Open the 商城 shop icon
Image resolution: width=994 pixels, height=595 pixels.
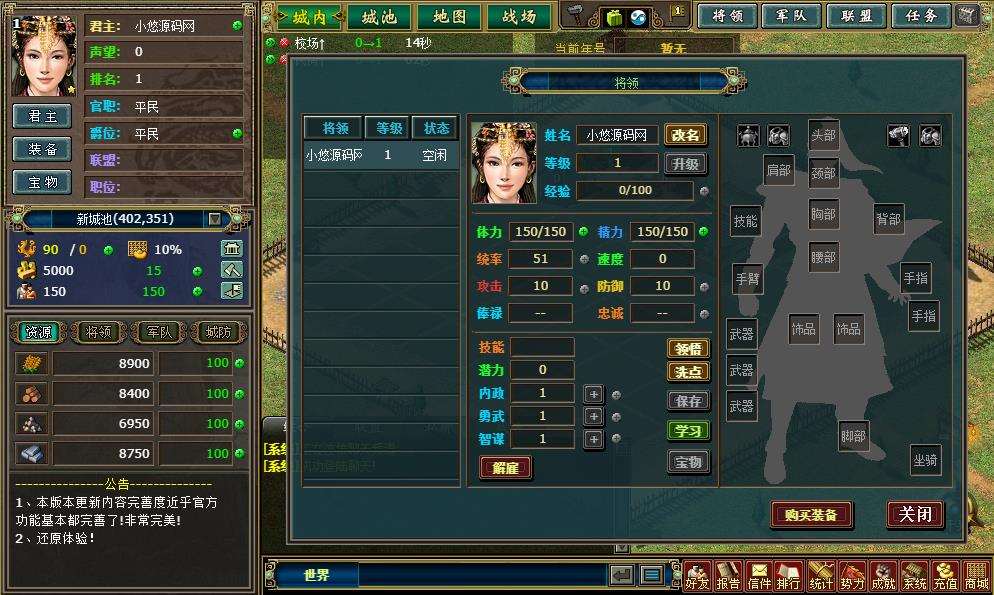(974, 577)
